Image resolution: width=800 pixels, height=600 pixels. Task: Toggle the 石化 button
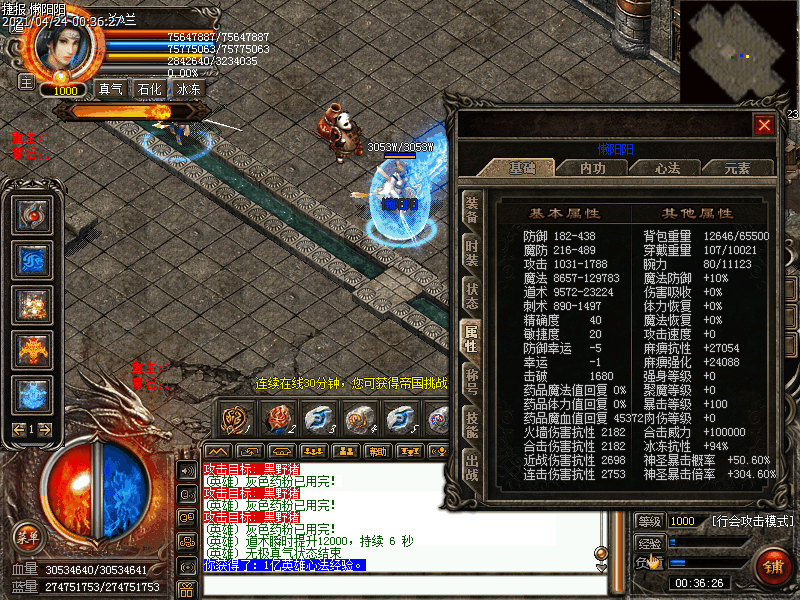[x=149, y=89]
